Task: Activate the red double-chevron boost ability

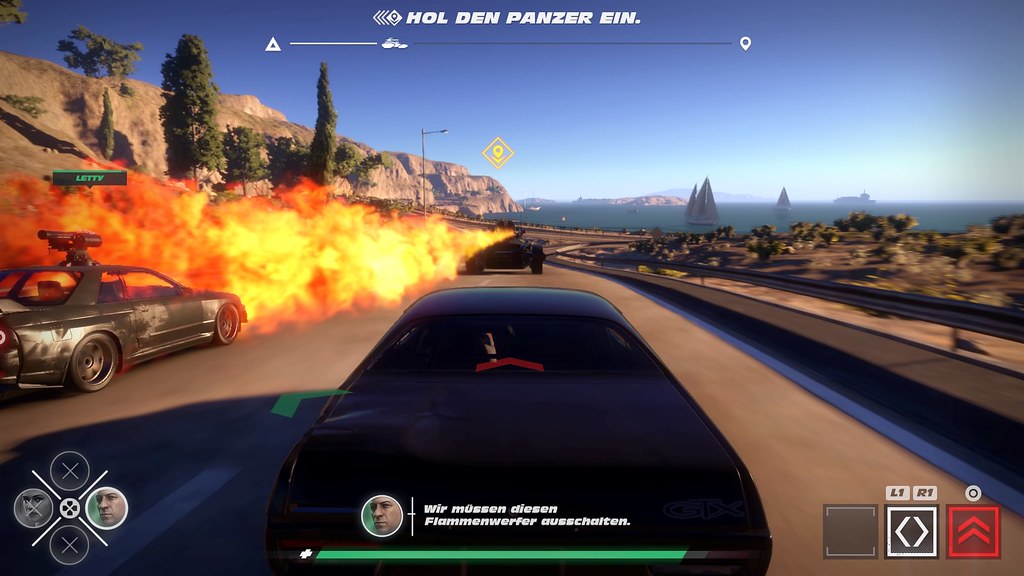Action: coord(973,531)
